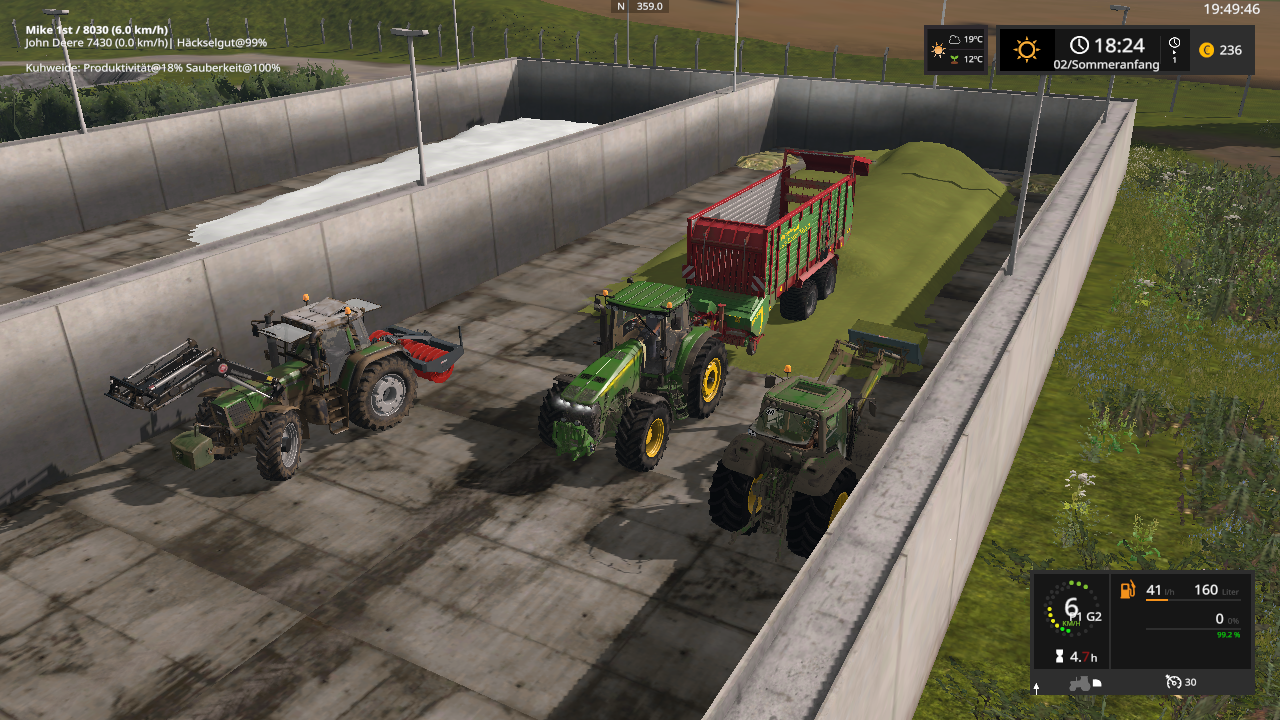Image resolution: width=1280 pixels, height=720 pixels.
Task: Click the sunny weather icon beside the clock
Action: (x=1027, y=49)
